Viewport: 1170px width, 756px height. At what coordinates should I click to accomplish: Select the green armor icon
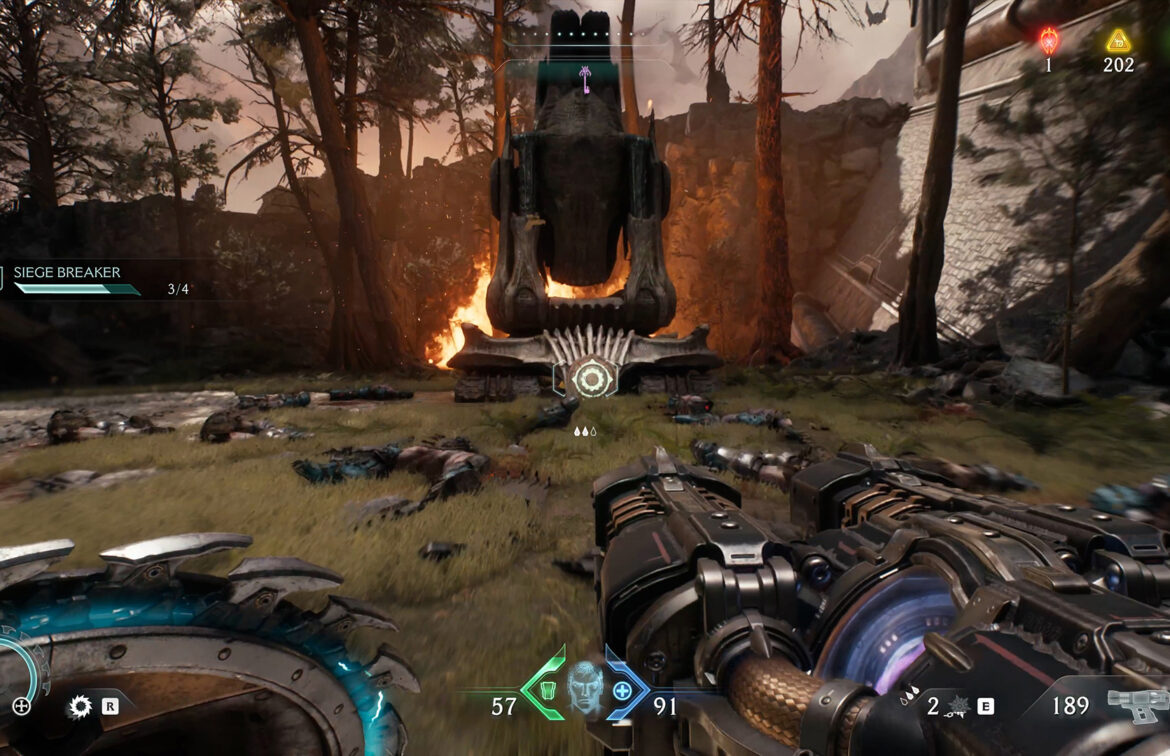click(x=547, y=689)
